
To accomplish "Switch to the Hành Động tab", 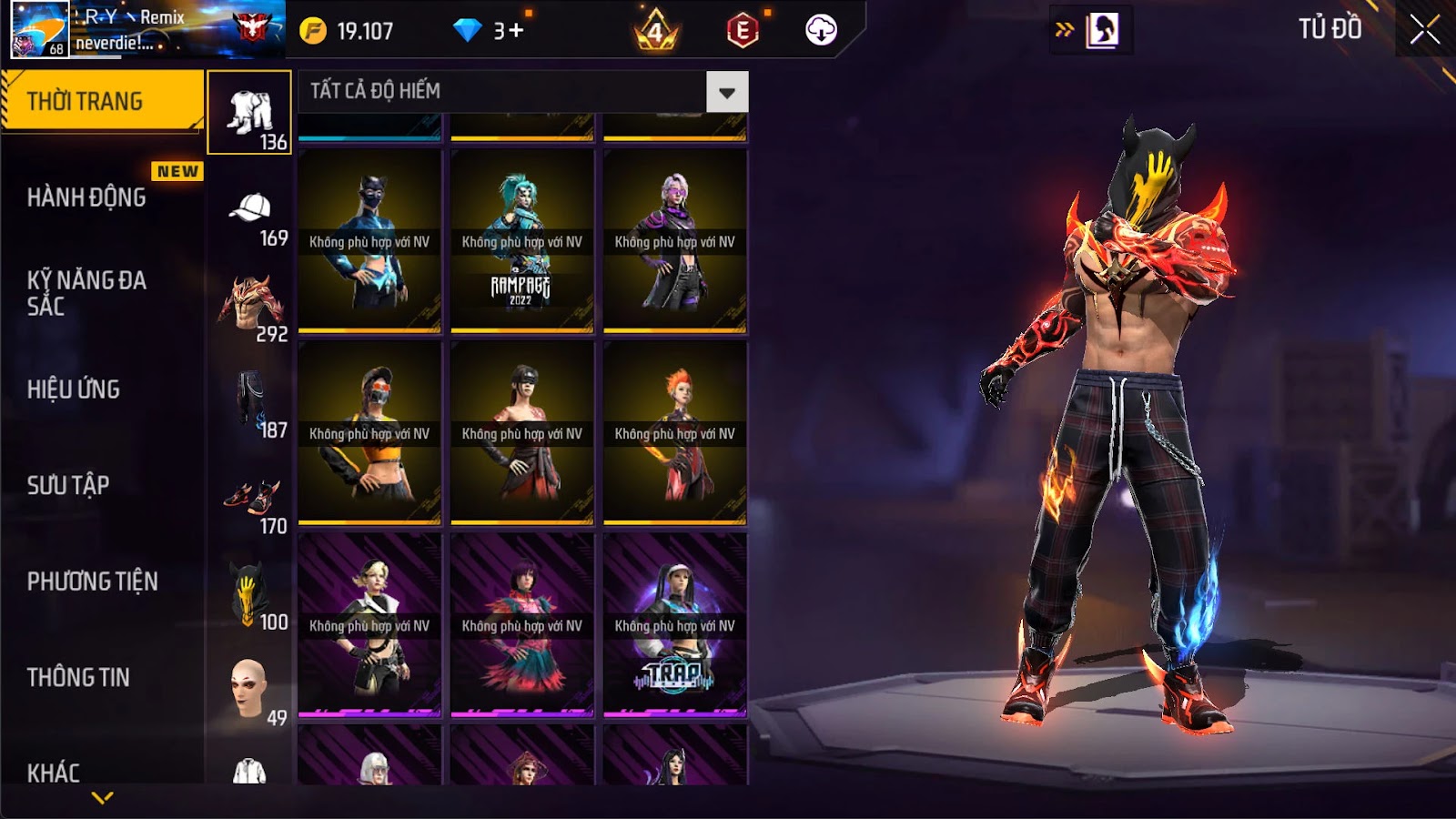I will point(86,197).
